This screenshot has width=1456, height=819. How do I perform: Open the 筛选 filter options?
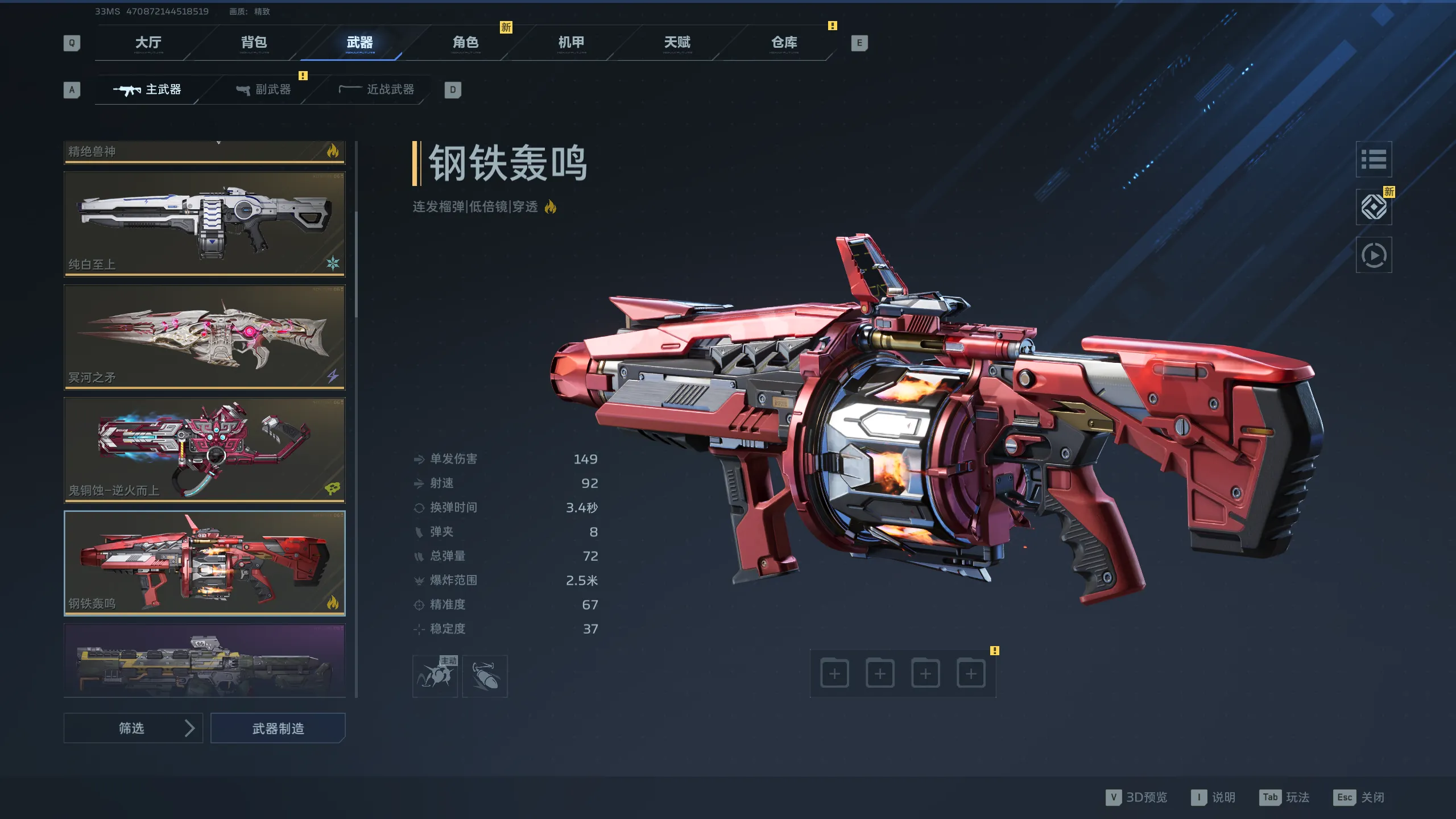tap(133, 728)
